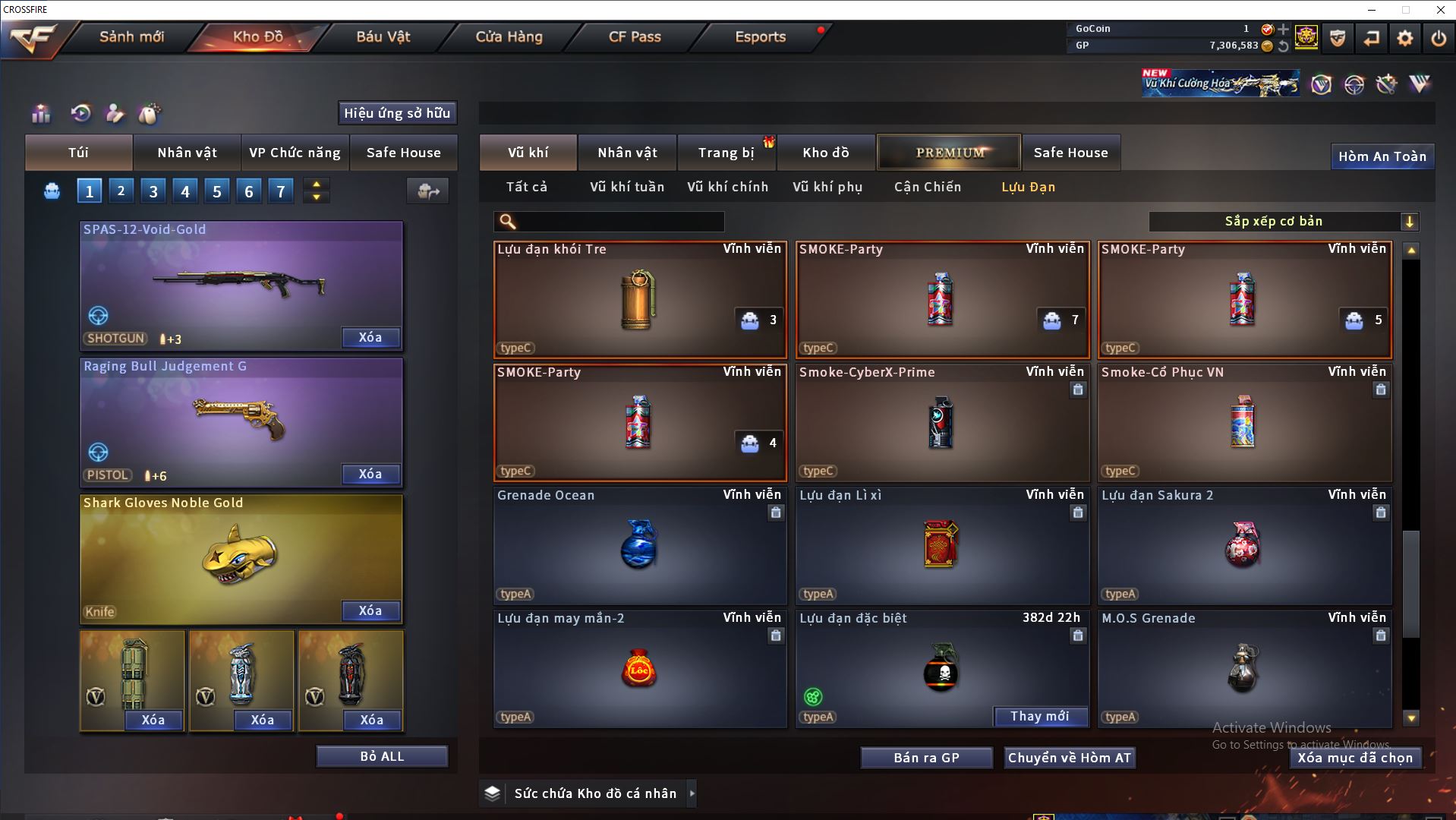Select the PREMIUM storage tab

949,153
